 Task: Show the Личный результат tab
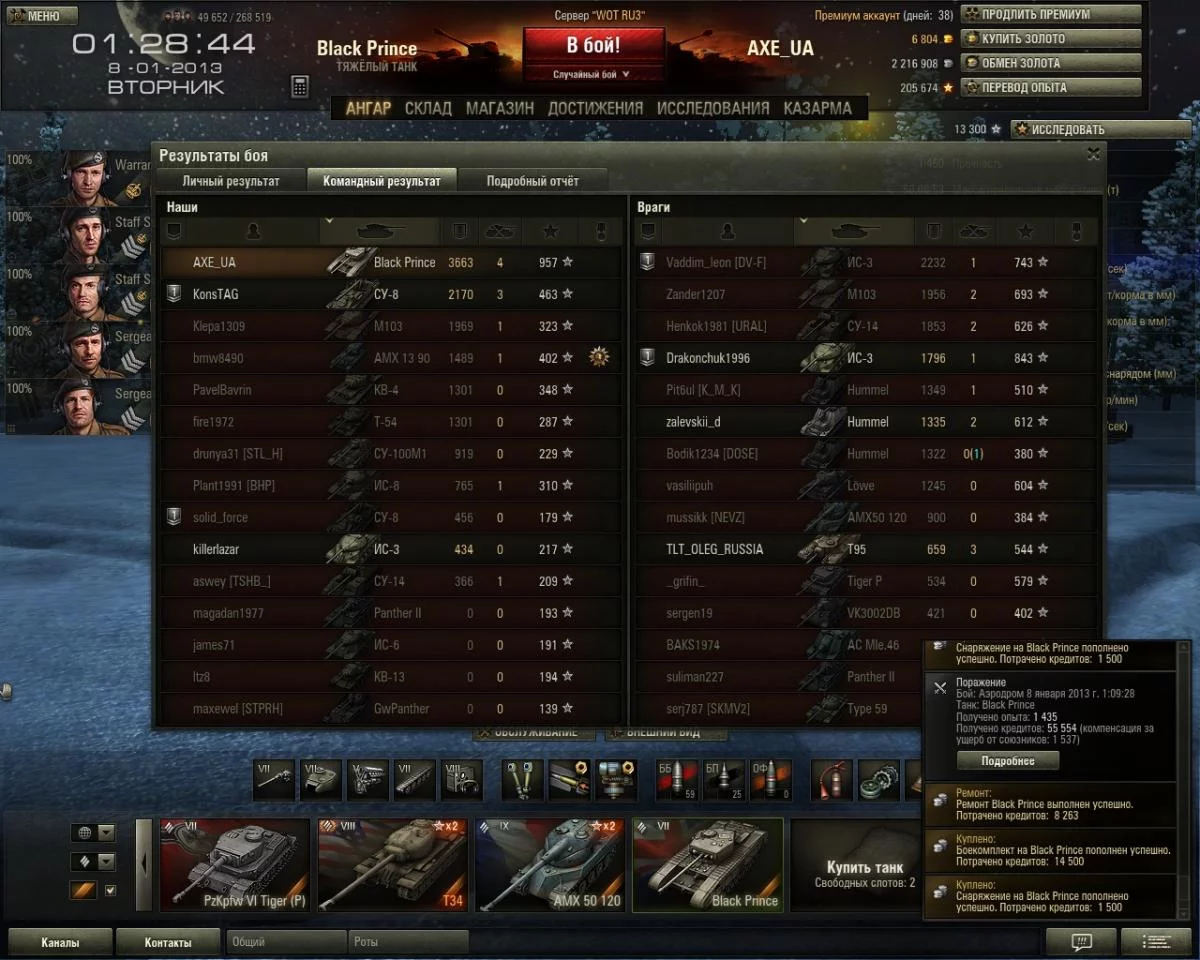click(x=230, y=181)
